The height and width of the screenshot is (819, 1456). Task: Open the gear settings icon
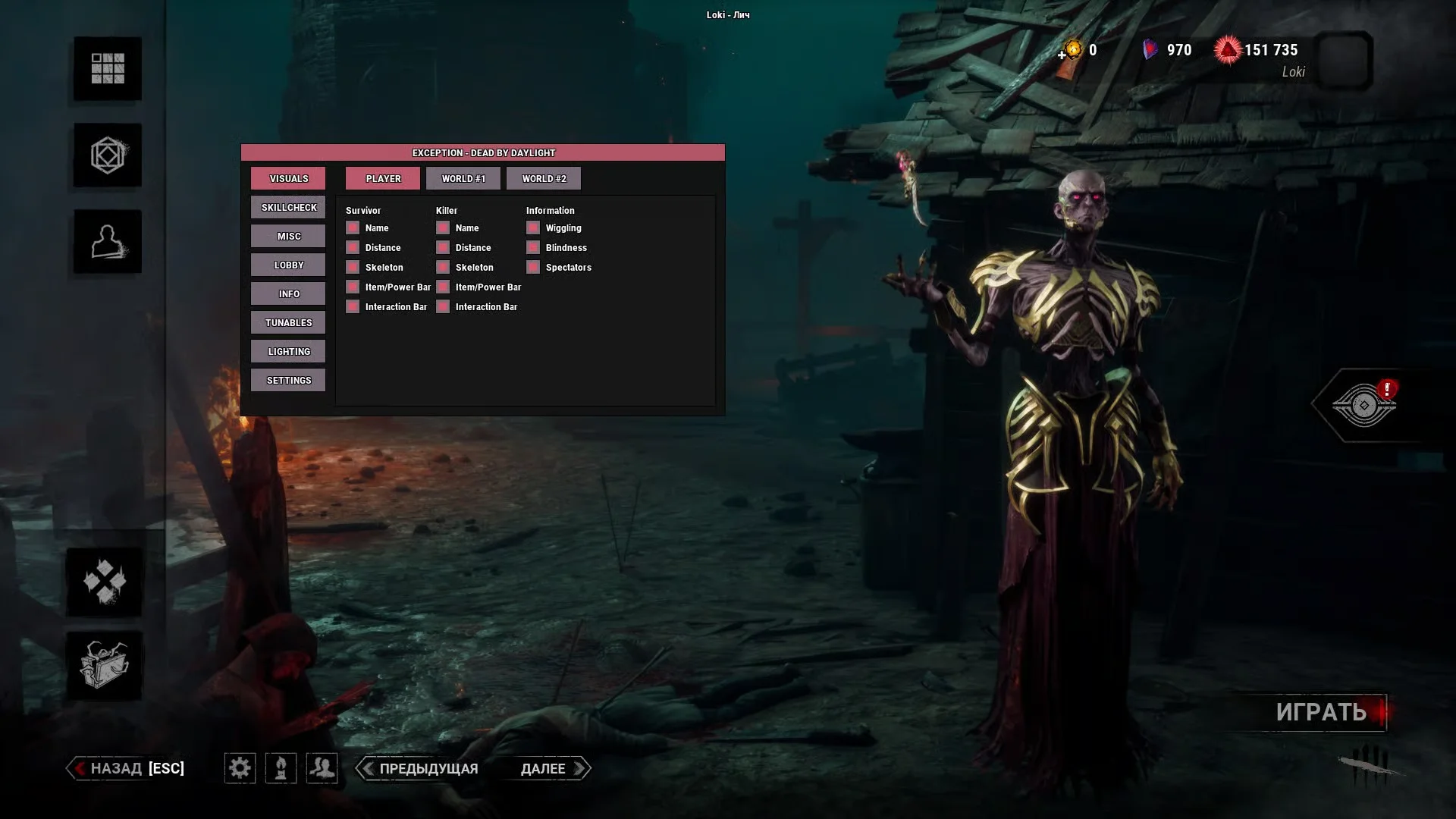240,768
